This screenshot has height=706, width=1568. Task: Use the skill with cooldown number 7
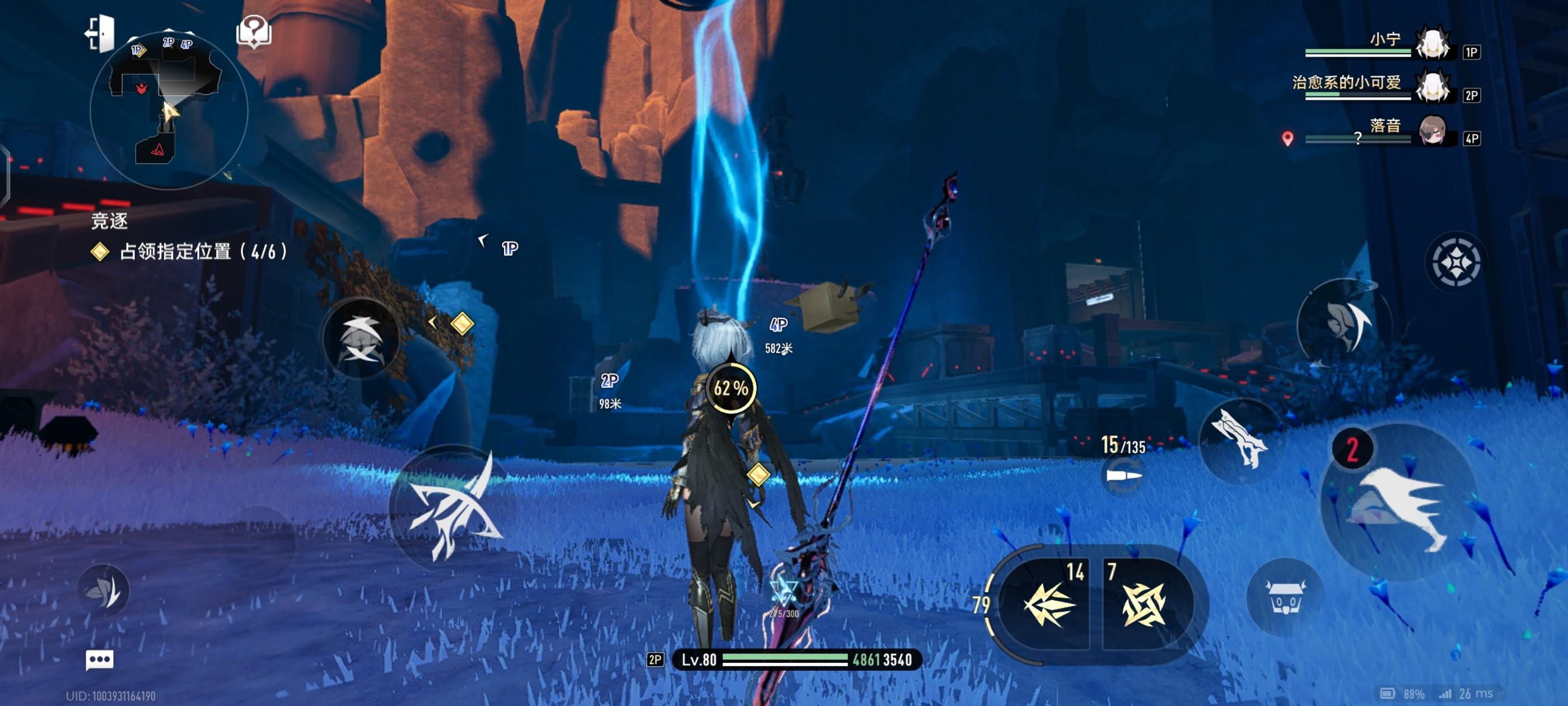1143,603
